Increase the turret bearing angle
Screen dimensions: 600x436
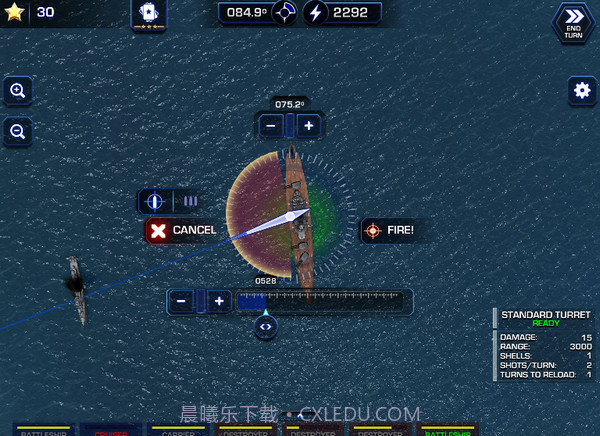(309, 125)
